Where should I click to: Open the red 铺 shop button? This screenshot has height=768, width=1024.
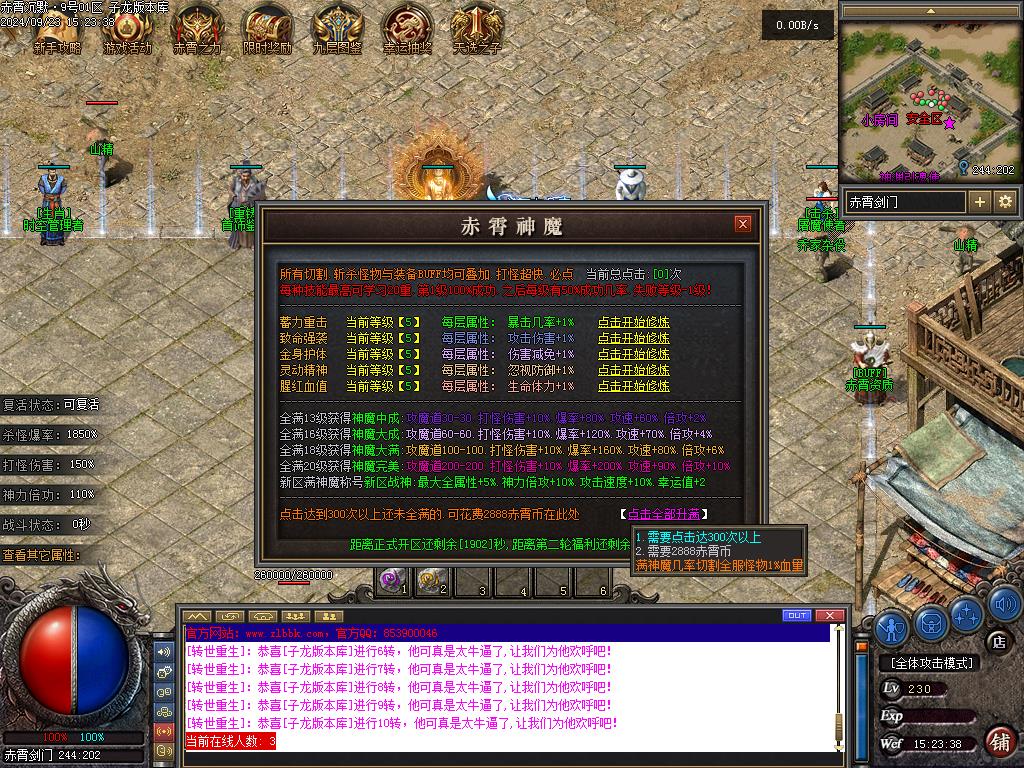[999, 741]
